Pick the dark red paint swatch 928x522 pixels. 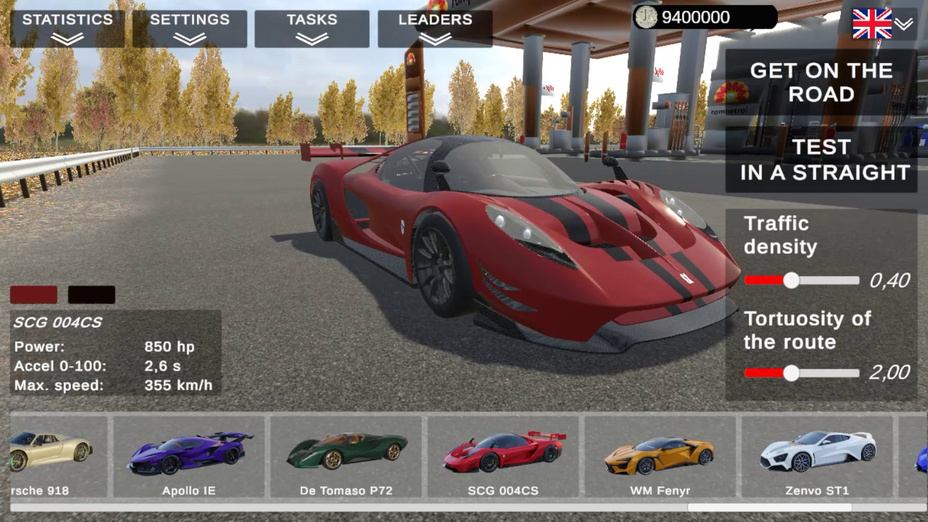(34, 295)
